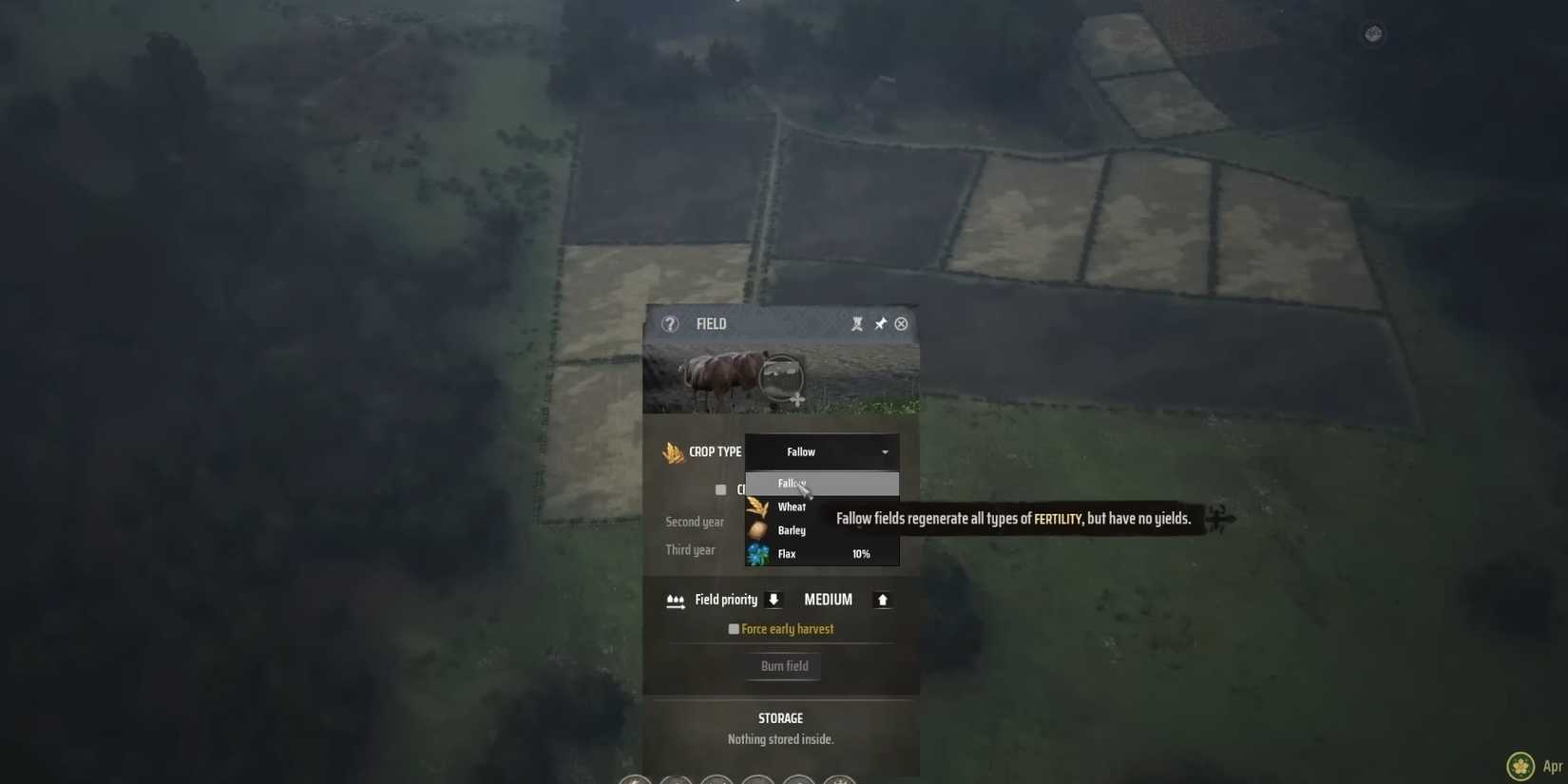Click the wheat sheaf Crop Type icon

[x=675, y=452]
